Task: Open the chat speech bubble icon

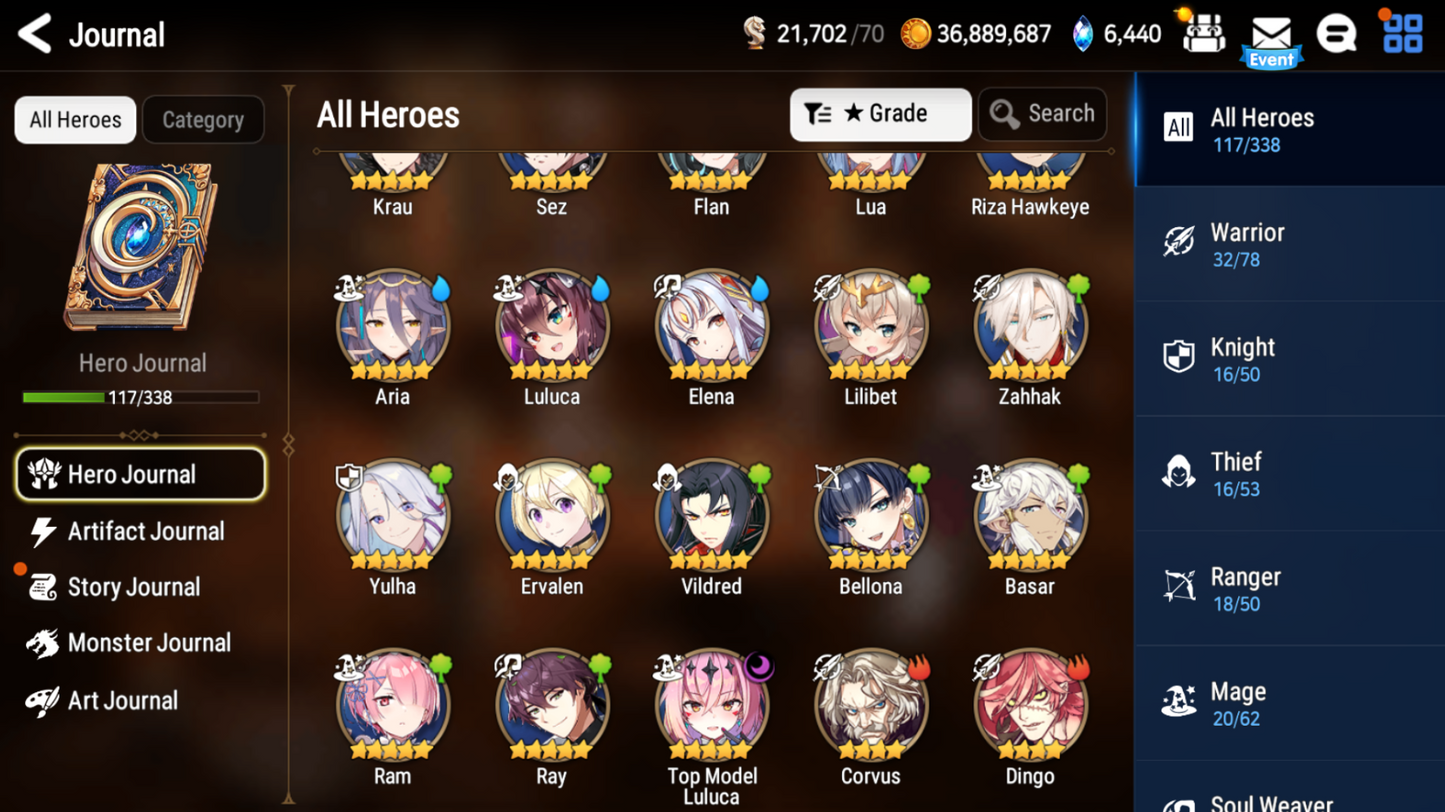Action: pyautogui.click(x=1336, y=35)
